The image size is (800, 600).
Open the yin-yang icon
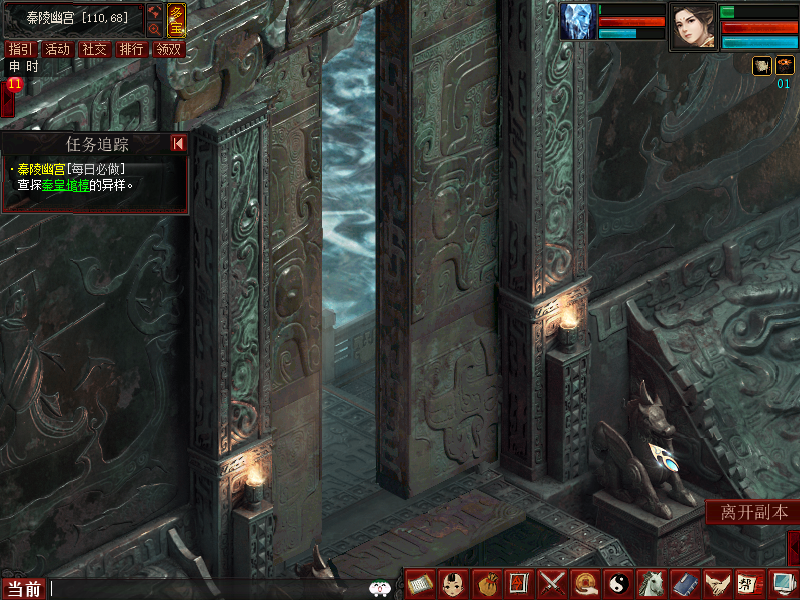[x=618, y=582]
